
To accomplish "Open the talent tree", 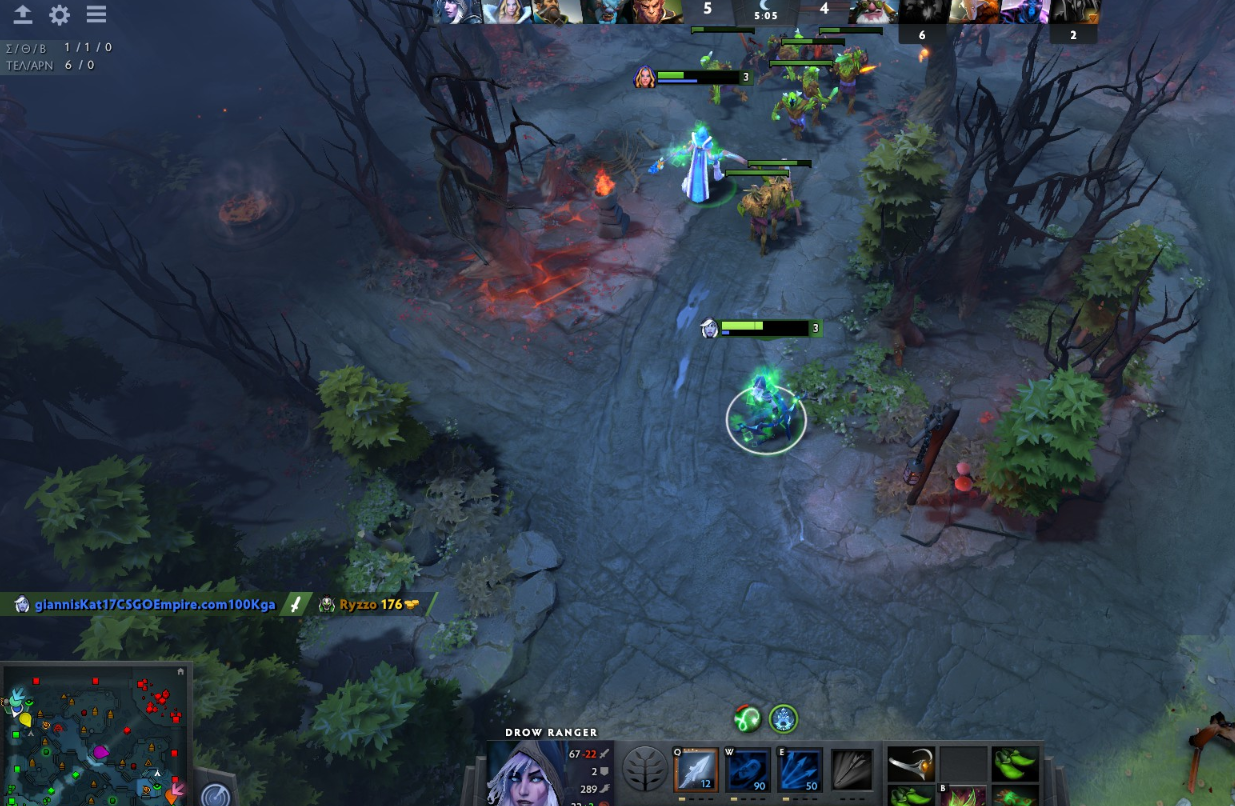I will pyautogui.click(x=644, y=769).
